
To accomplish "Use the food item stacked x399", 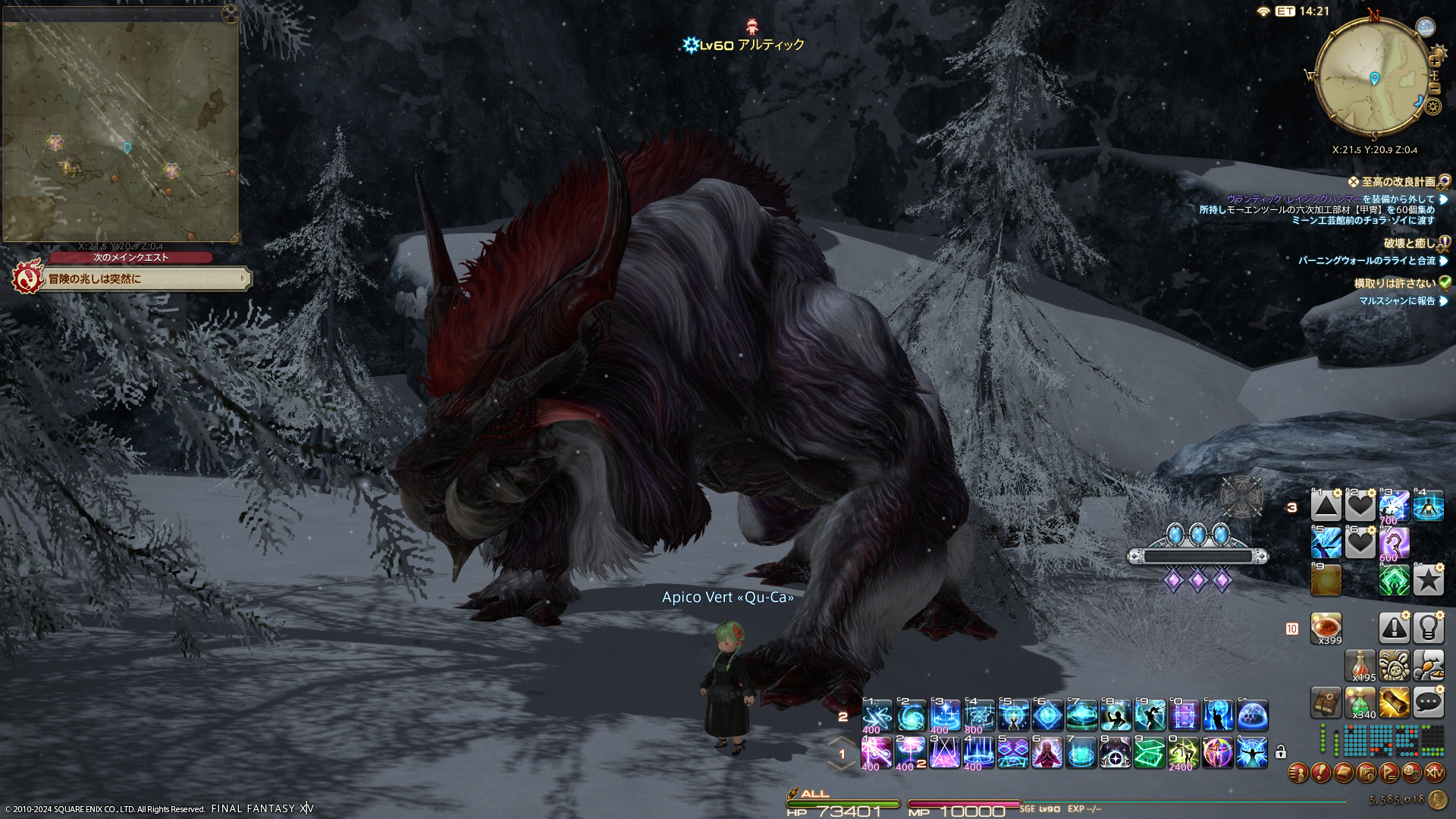I will pyautogui.click(x=1326, y=628).
